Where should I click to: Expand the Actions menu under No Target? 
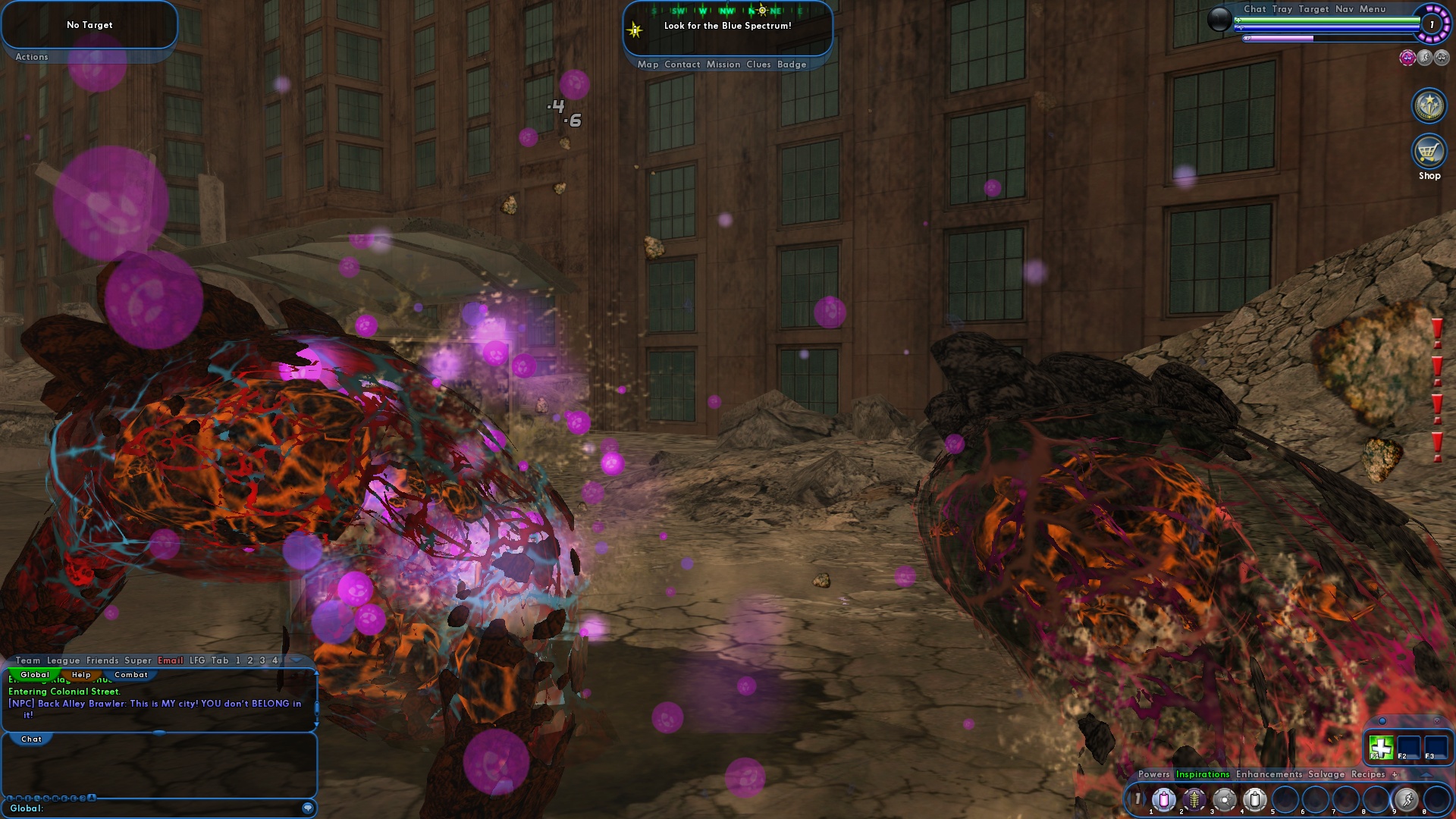click(x=32, y=57)
